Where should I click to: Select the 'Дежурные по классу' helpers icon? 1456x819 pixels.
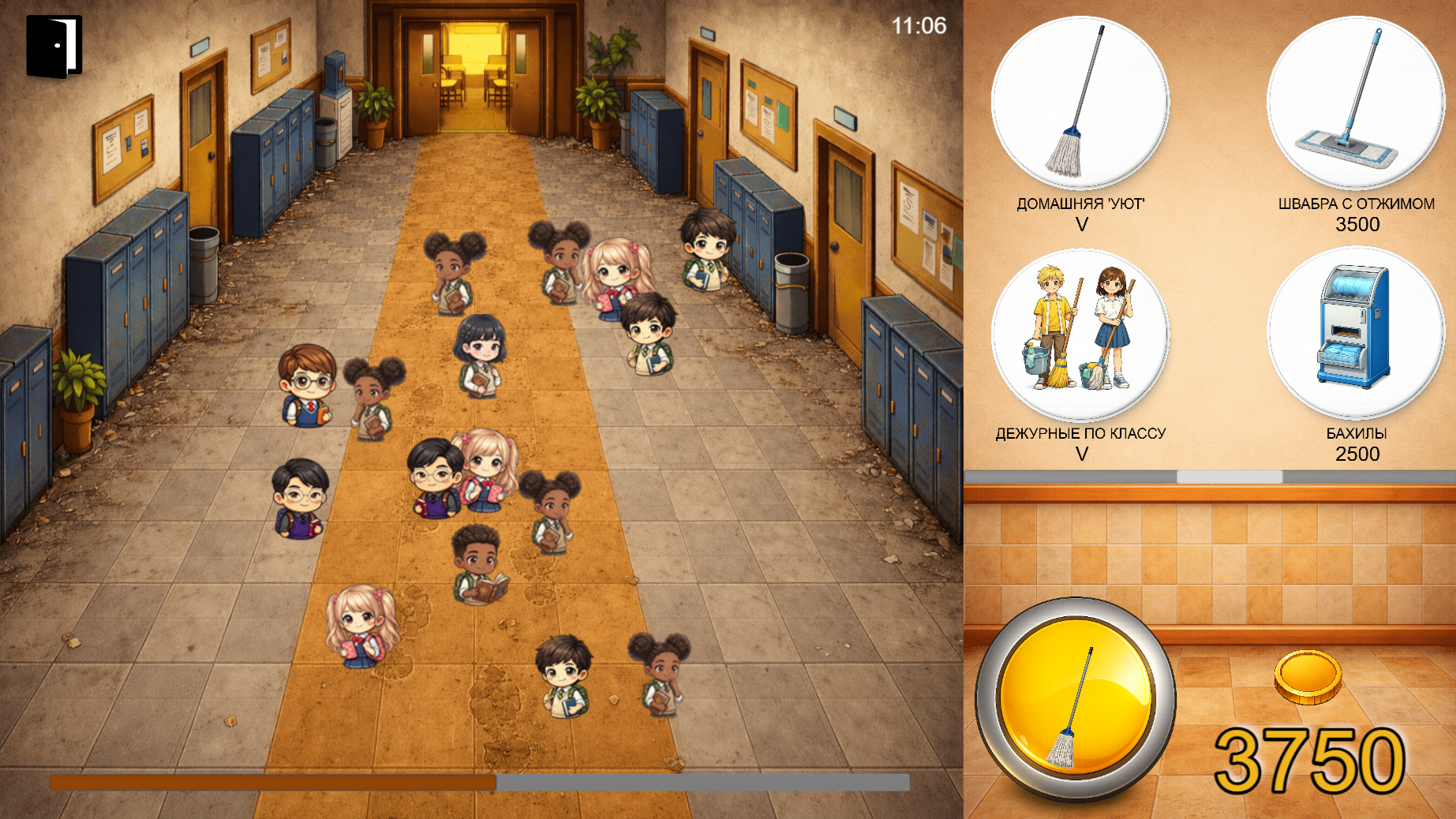click(x=1083, y=331)
